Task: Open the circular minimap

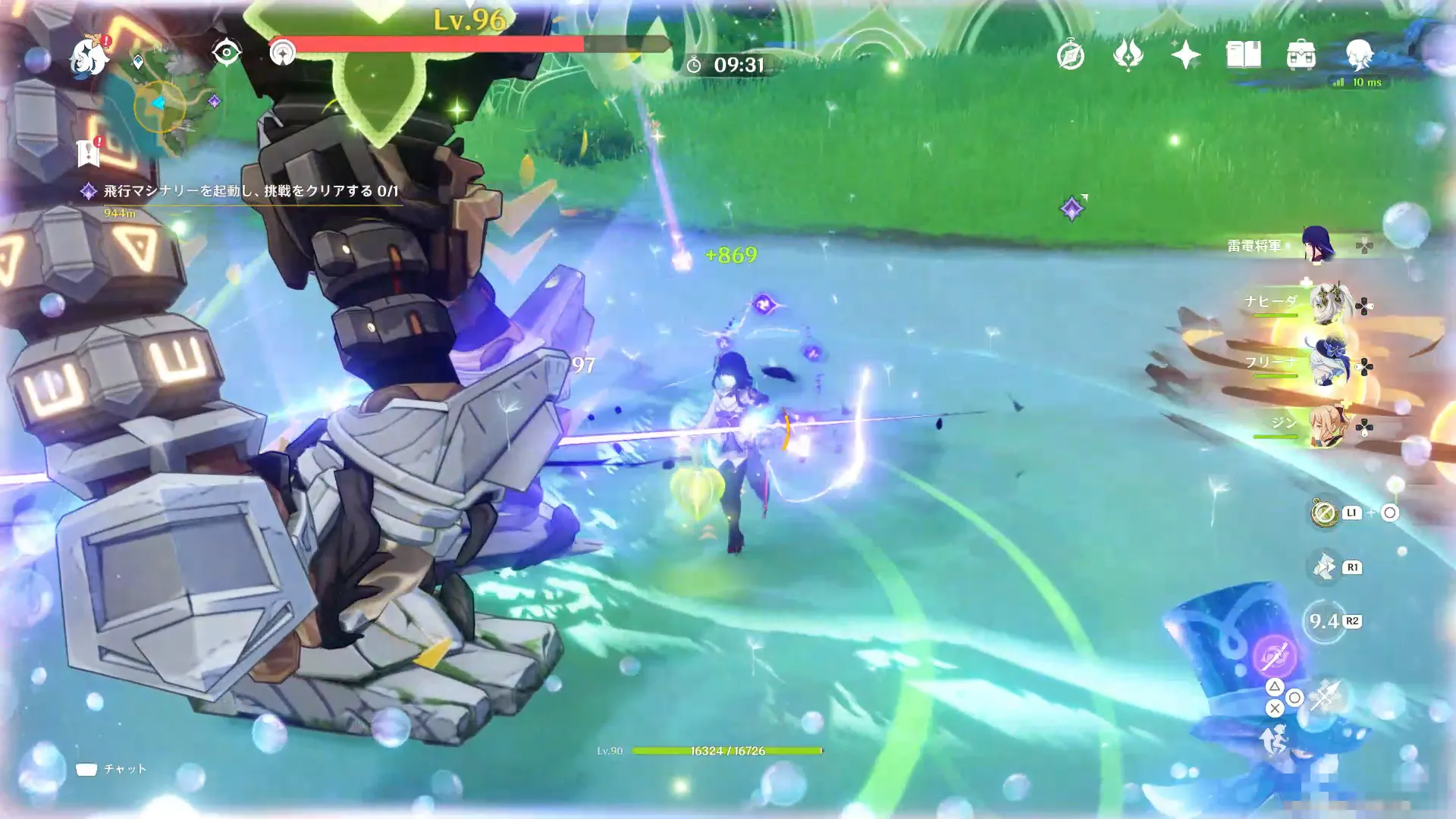Action: tap(161, 105)
